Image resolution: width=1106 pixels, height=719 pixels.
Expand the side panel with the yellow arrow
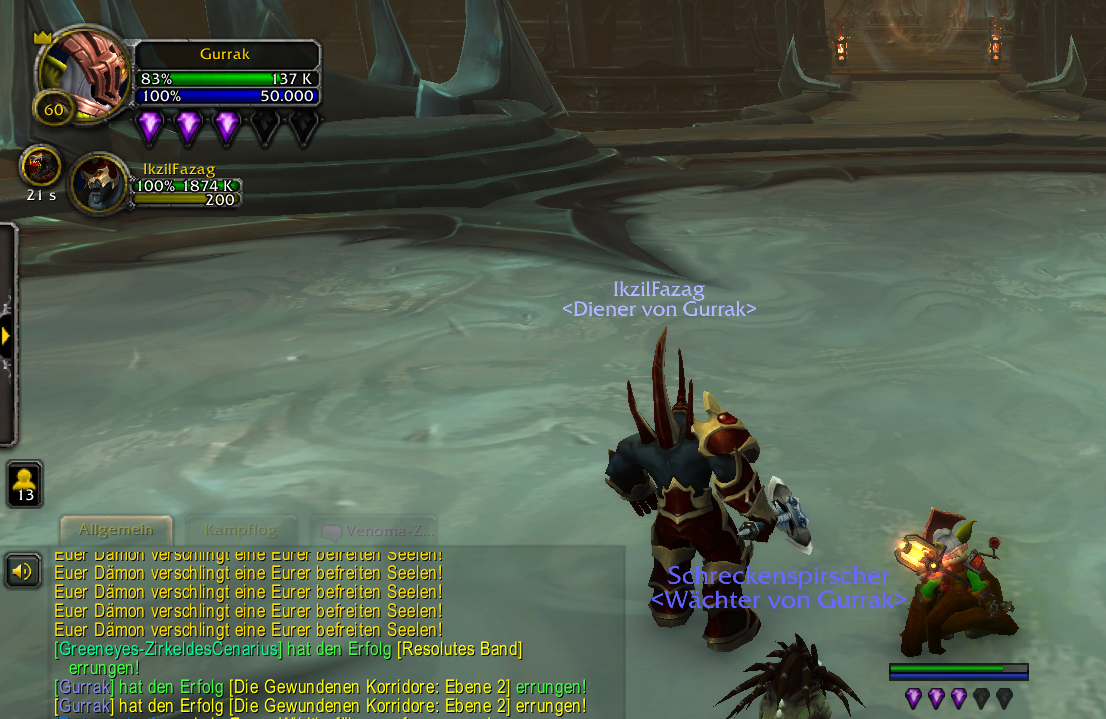6,336
